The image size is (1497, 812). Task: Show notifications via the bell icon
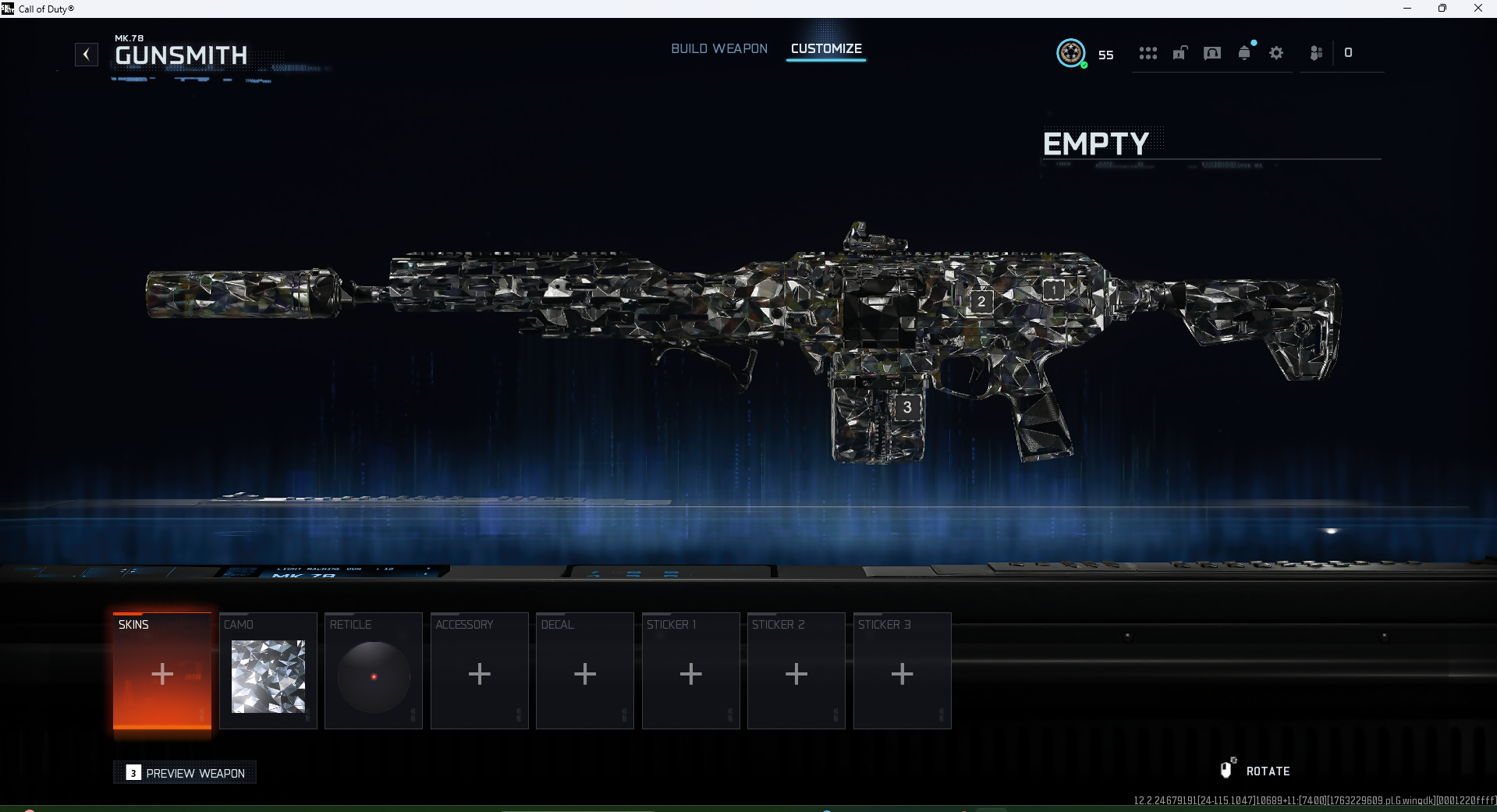click(1244, 53)
